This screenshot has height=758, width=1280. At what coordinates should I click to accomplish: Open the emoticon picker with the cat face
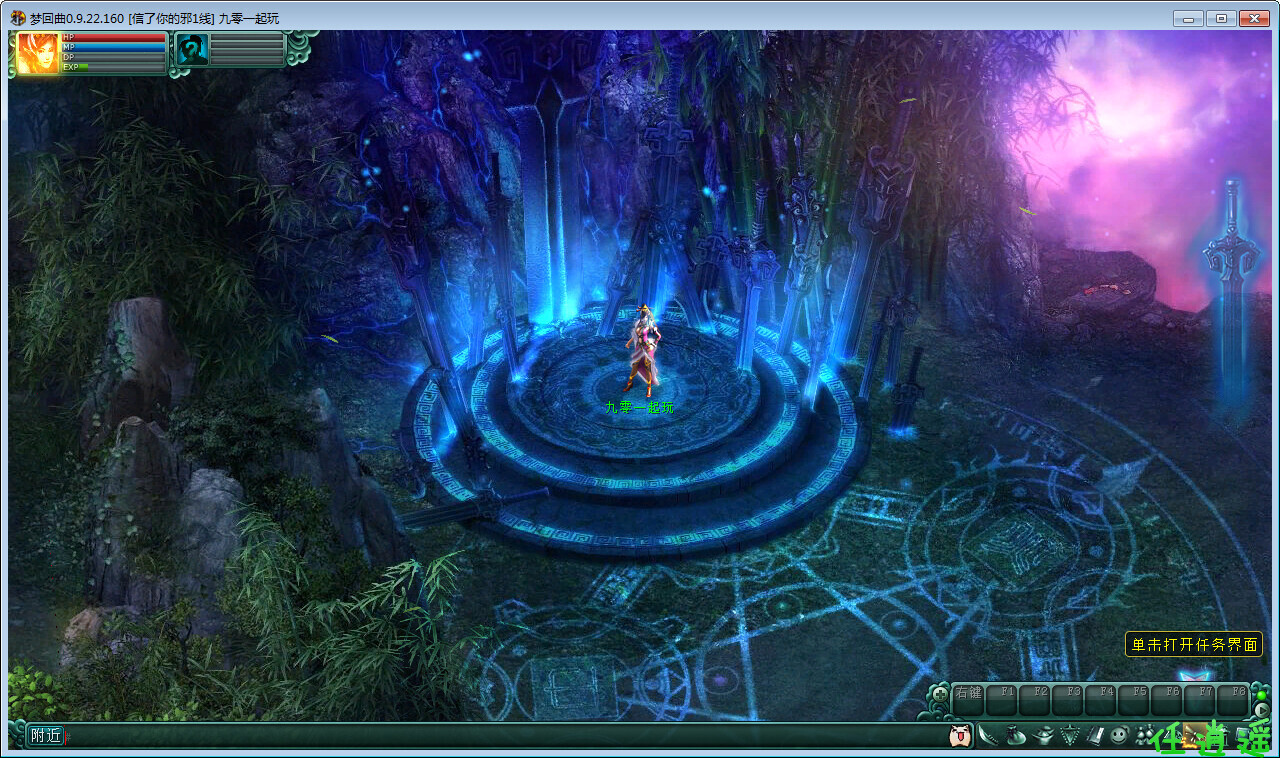coord(960,737)
